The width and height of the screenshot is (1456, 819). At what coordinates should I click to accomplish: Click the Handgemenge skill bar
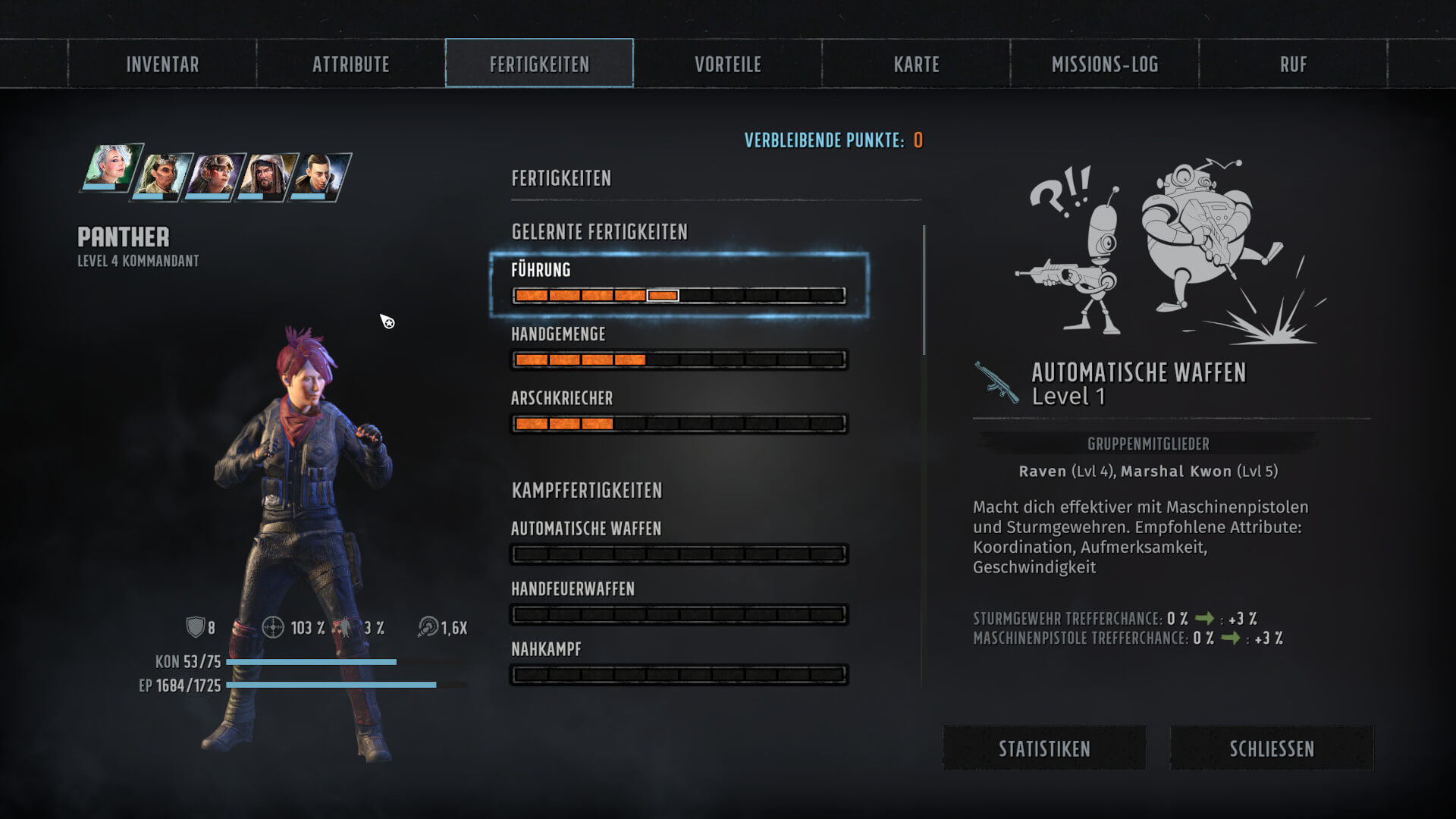click(x=679, y=359)
